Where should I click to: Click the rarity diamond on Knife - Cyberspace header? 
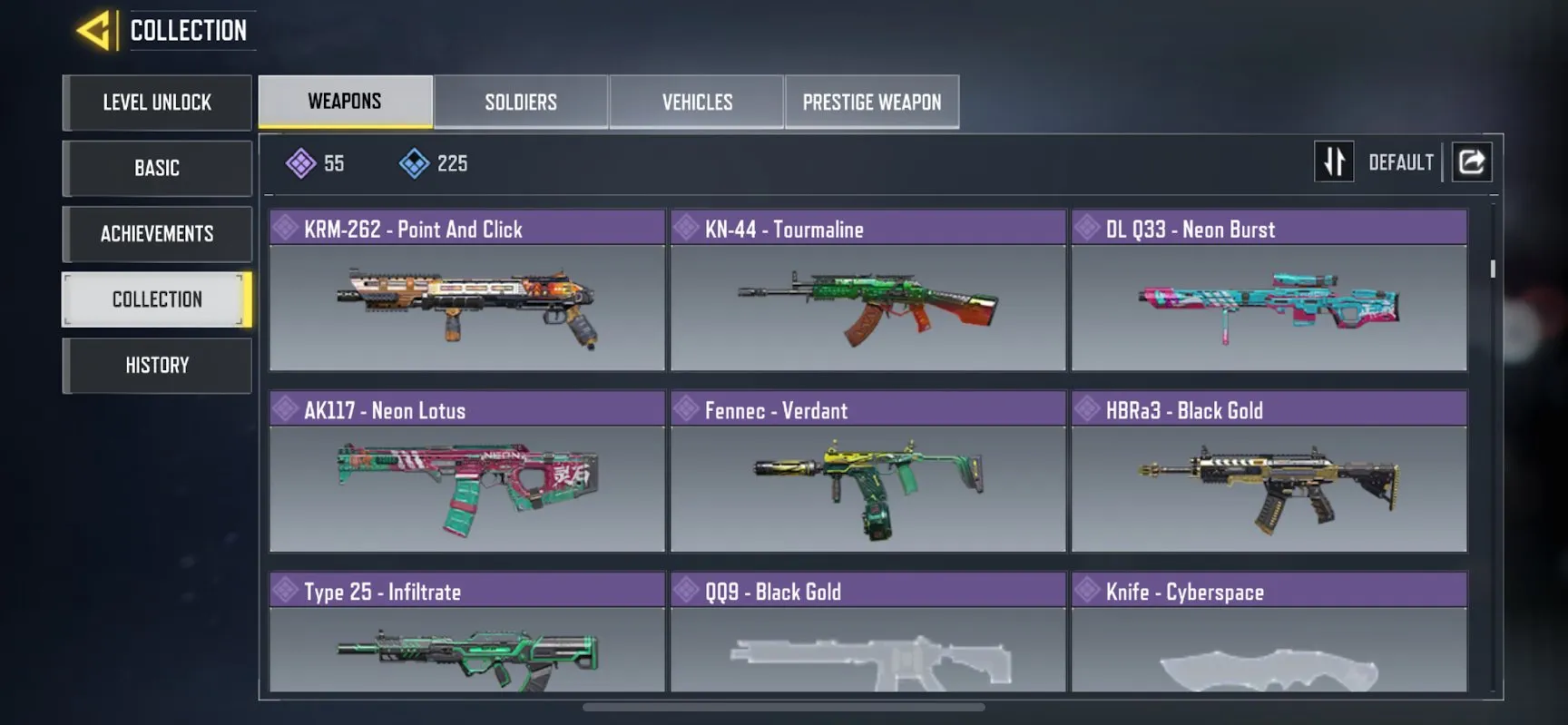(1088, 592)
